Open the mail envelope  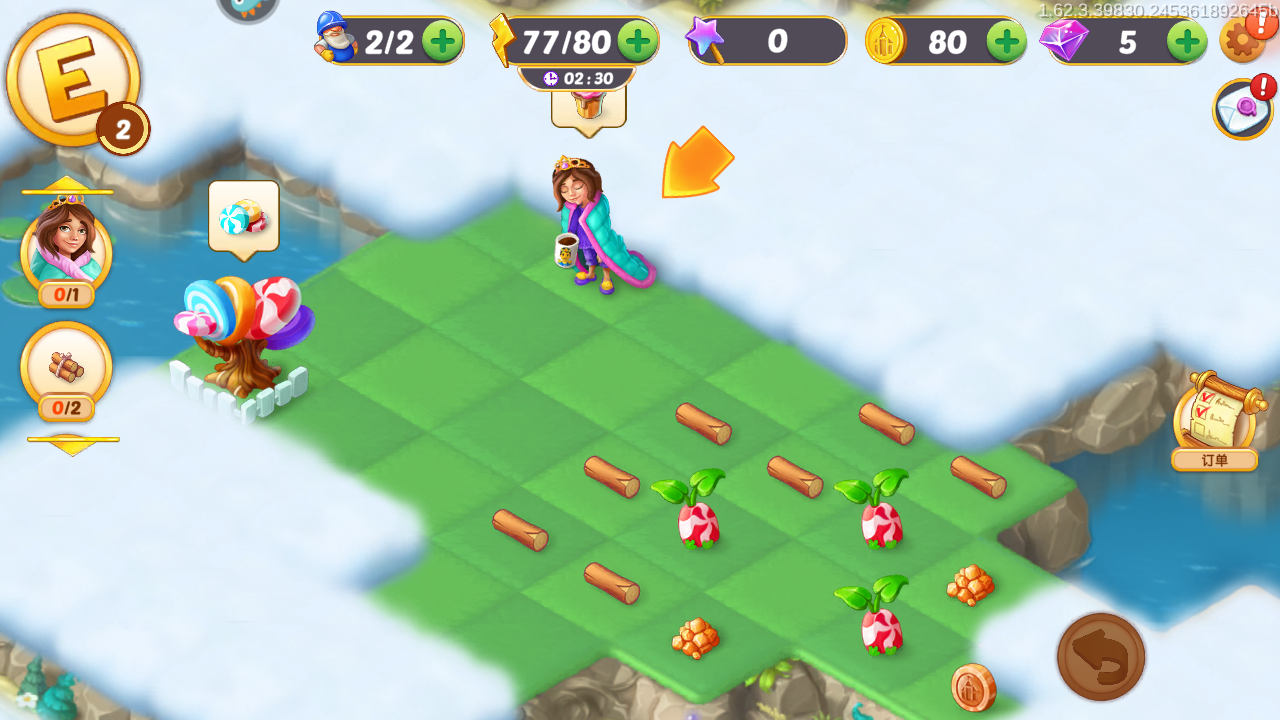(1243, 108)
